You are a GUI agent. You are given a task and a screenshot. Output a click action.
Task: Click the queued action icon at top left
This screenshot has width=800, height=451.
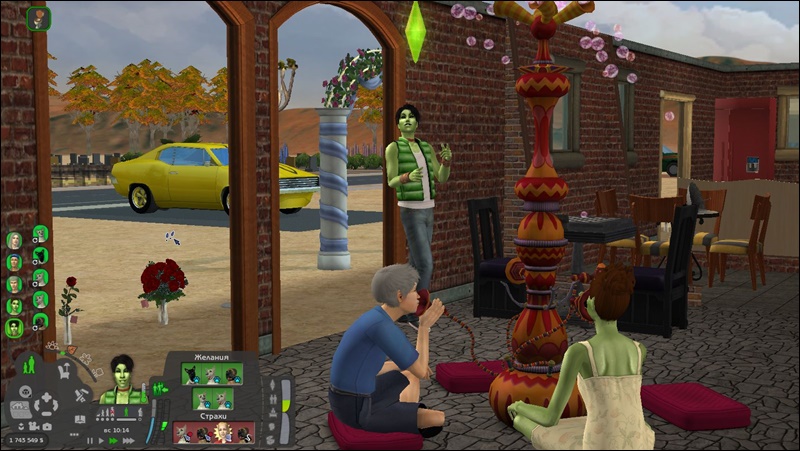click(x=39, y=18)
